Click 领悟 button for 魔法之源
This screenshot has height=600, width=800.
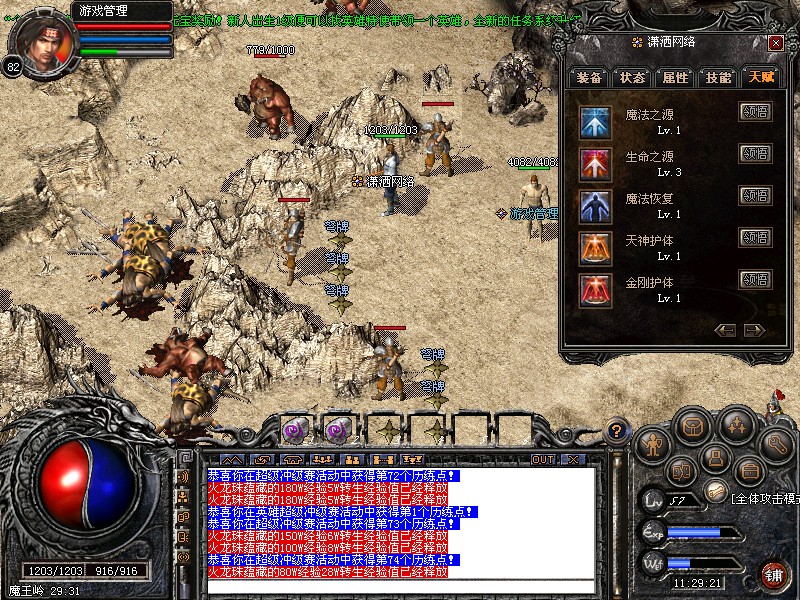coord(755,112)
